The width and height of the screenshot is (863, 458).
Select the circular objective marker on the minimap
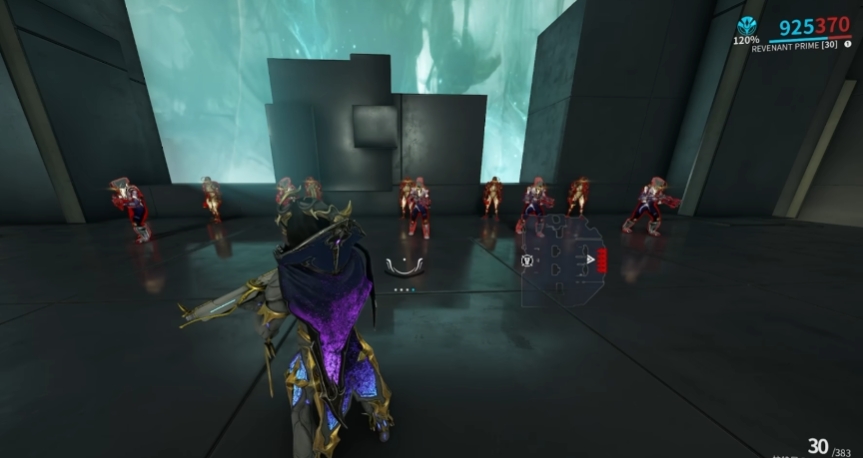click(527, 261)
